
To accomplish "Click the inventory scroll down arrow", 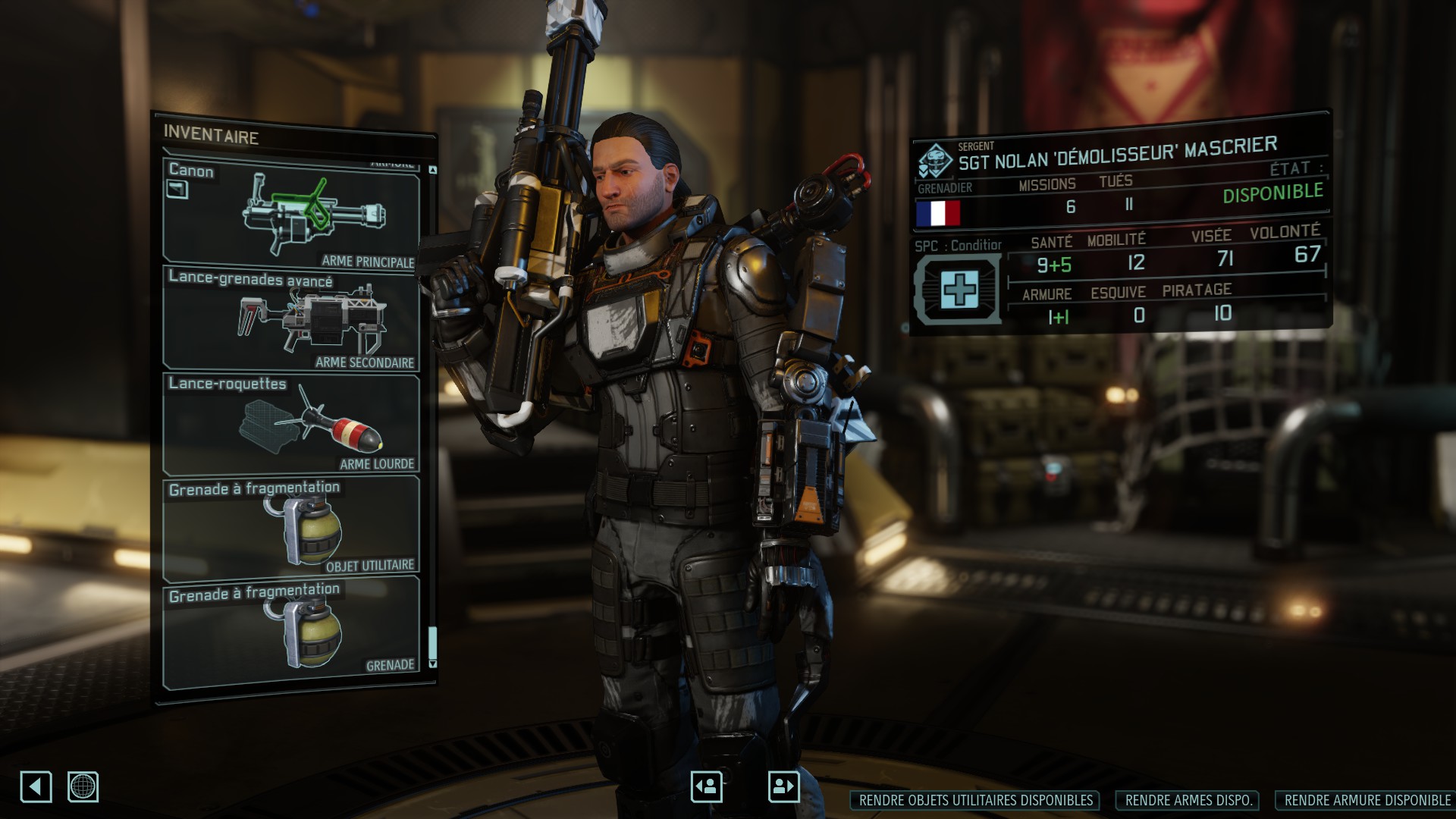I will click(432, 664).
